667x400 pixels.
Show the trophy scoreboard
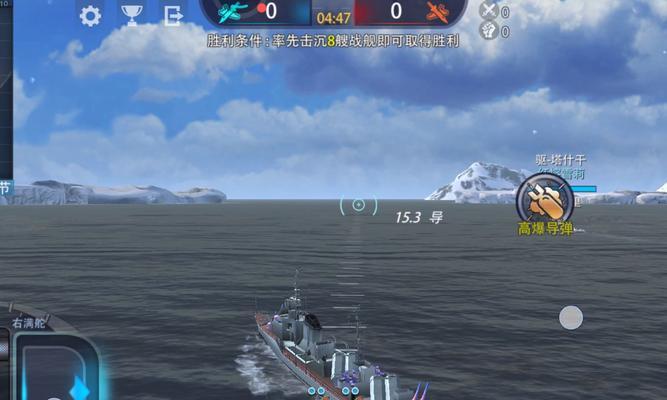tap(132, 15)
